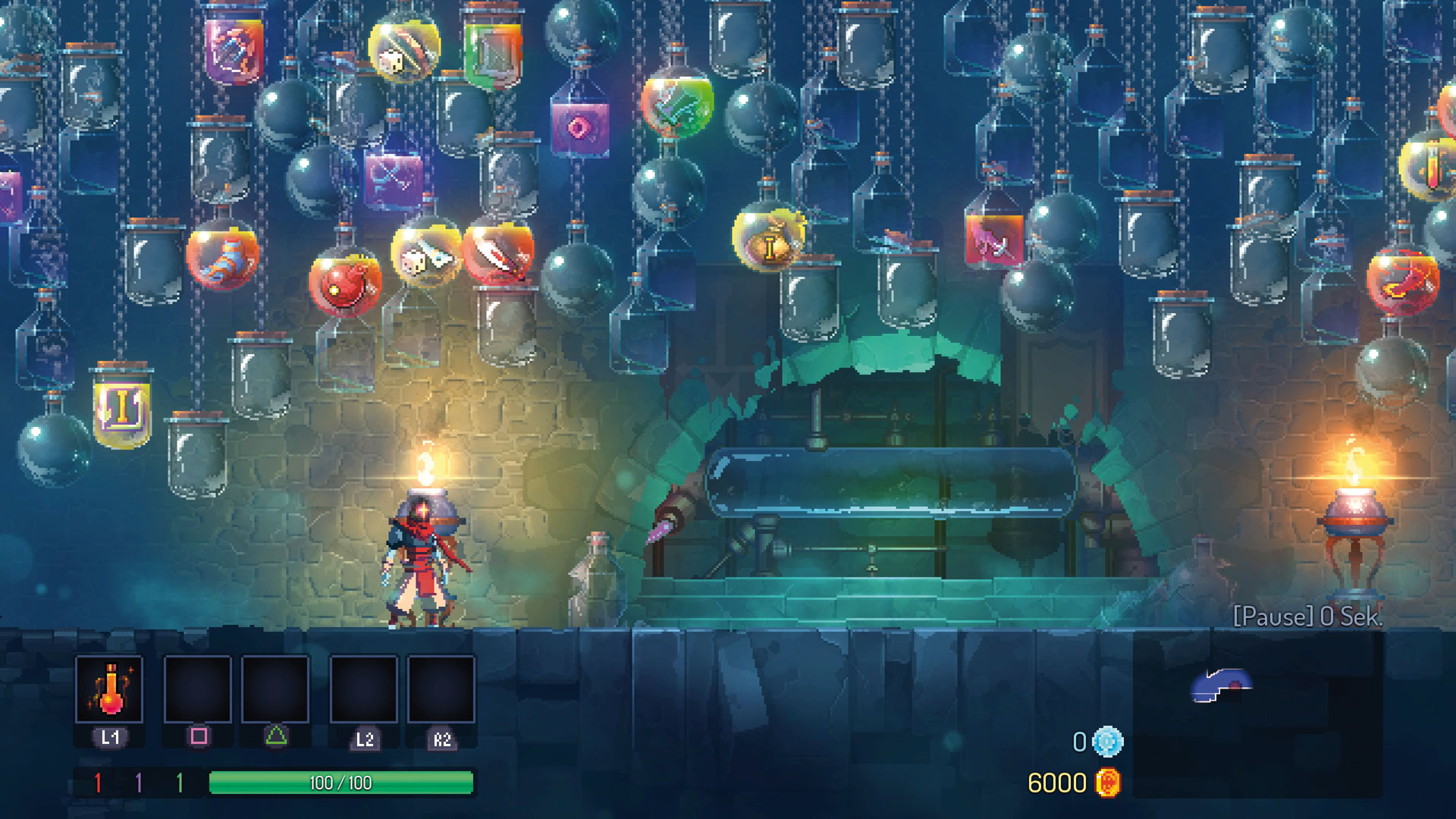Select the health flask slot
Screen dimensions: 1456x819
coord(109,689)
